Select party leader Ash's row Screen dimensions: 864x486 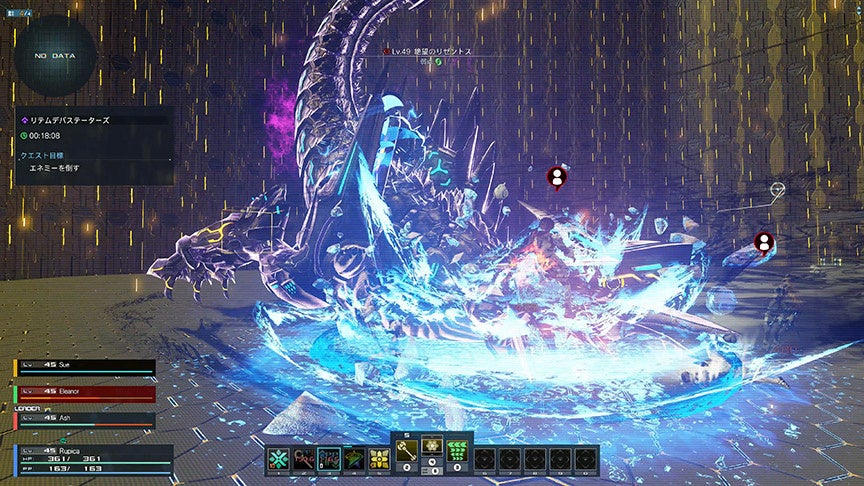coord(85,419)
